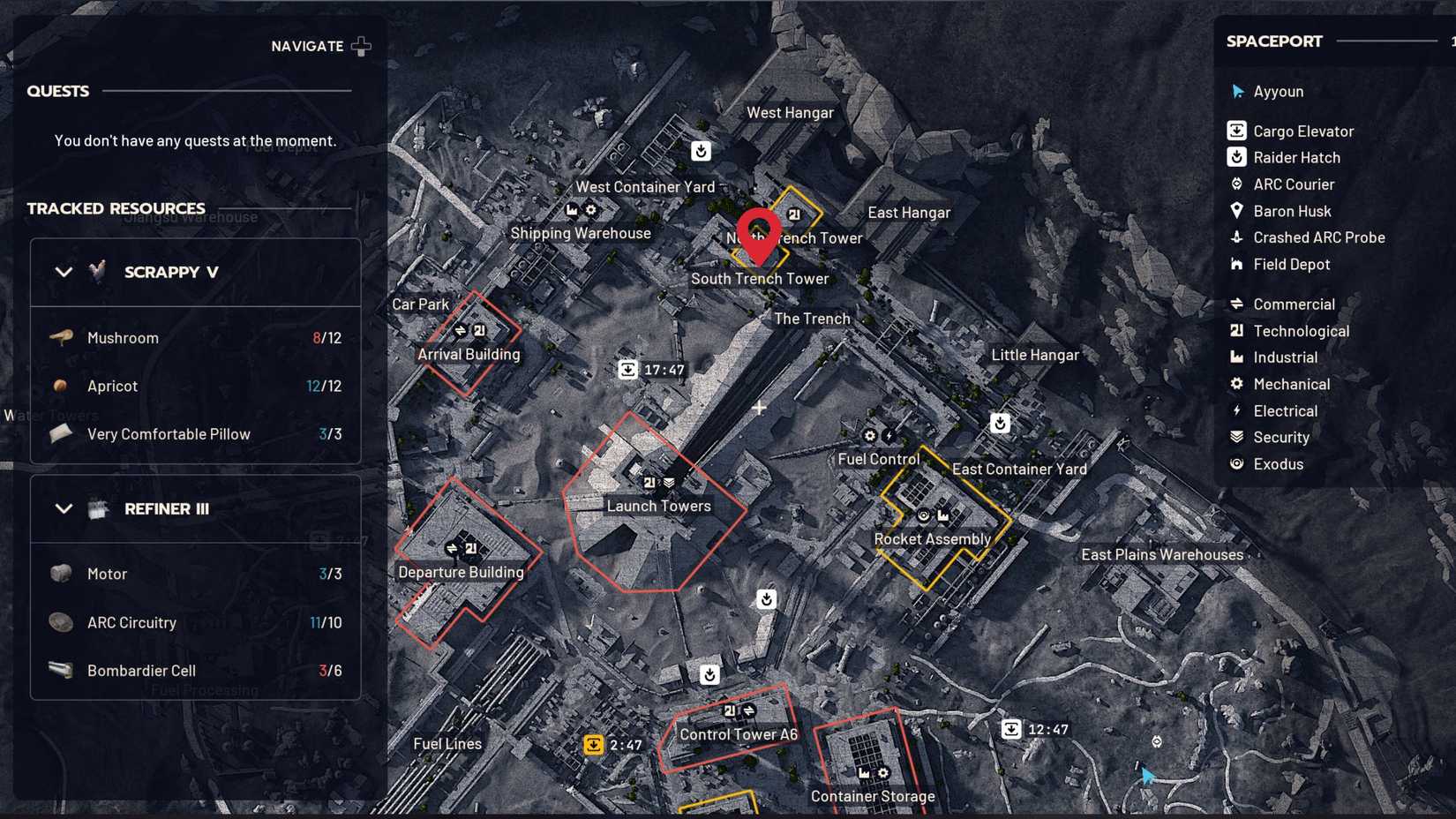1456x819 pixels.
Task: Expand the QUESTS section header
Action: pos(58,91)
